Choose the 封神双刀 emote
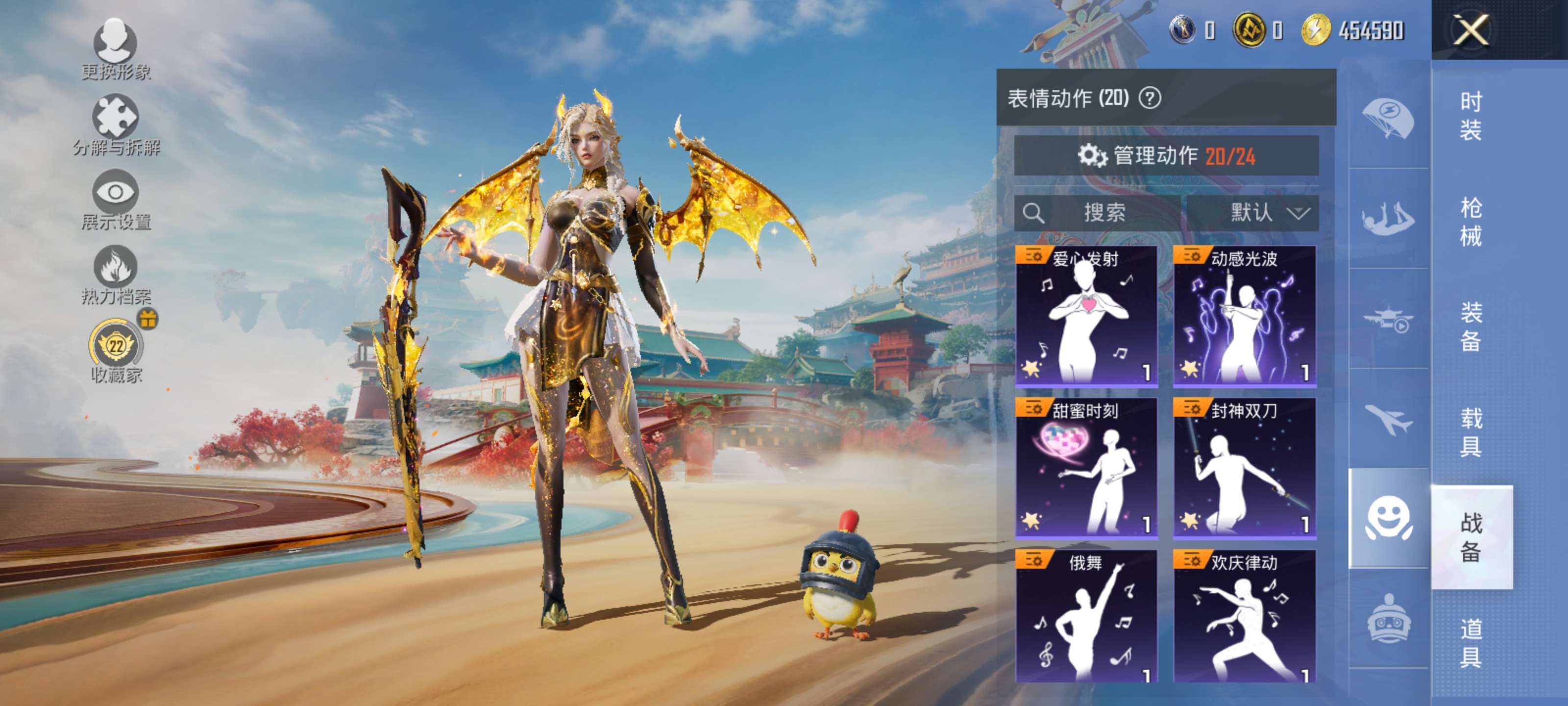 pos(1244,467)
